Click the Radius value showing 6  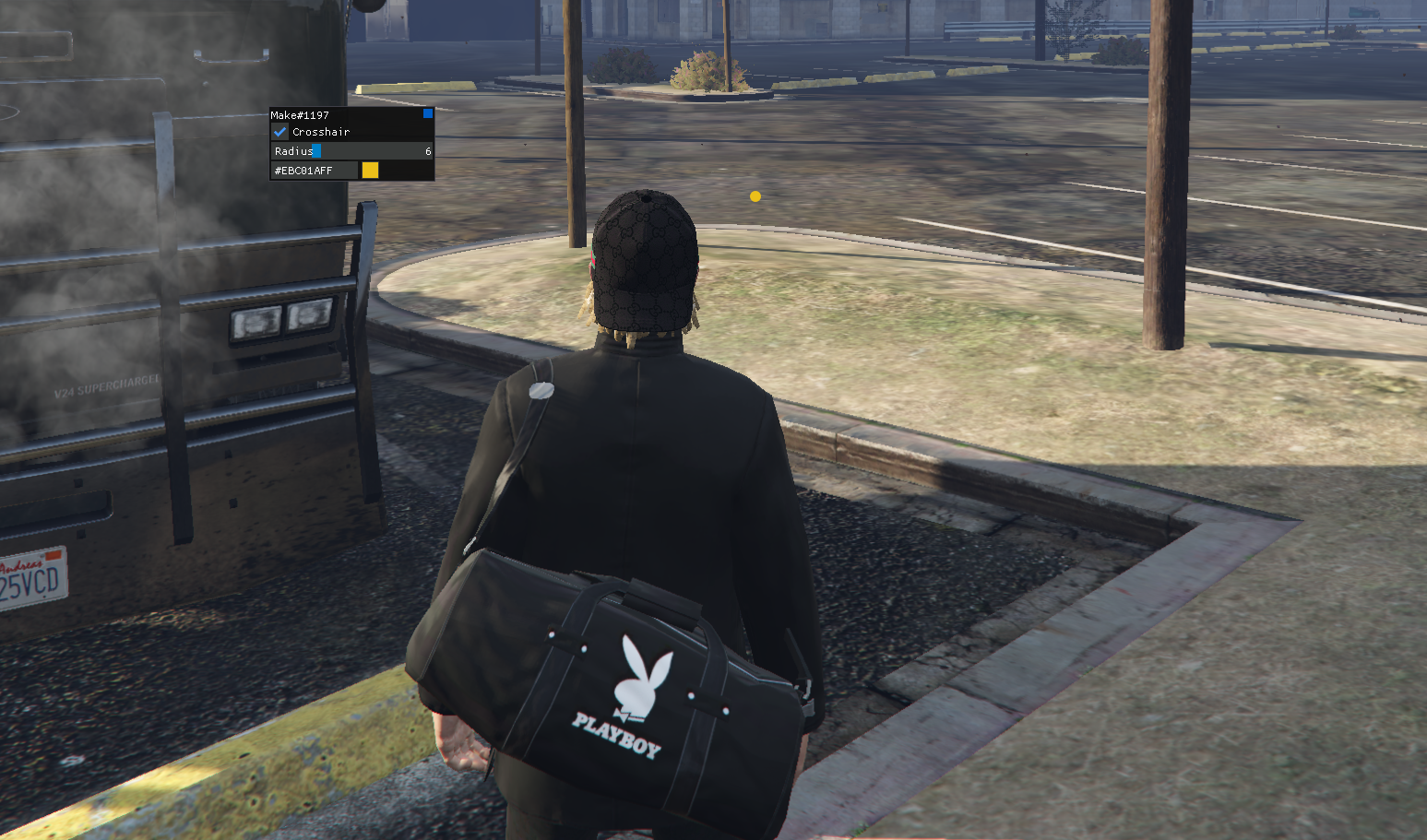point(427,150)
